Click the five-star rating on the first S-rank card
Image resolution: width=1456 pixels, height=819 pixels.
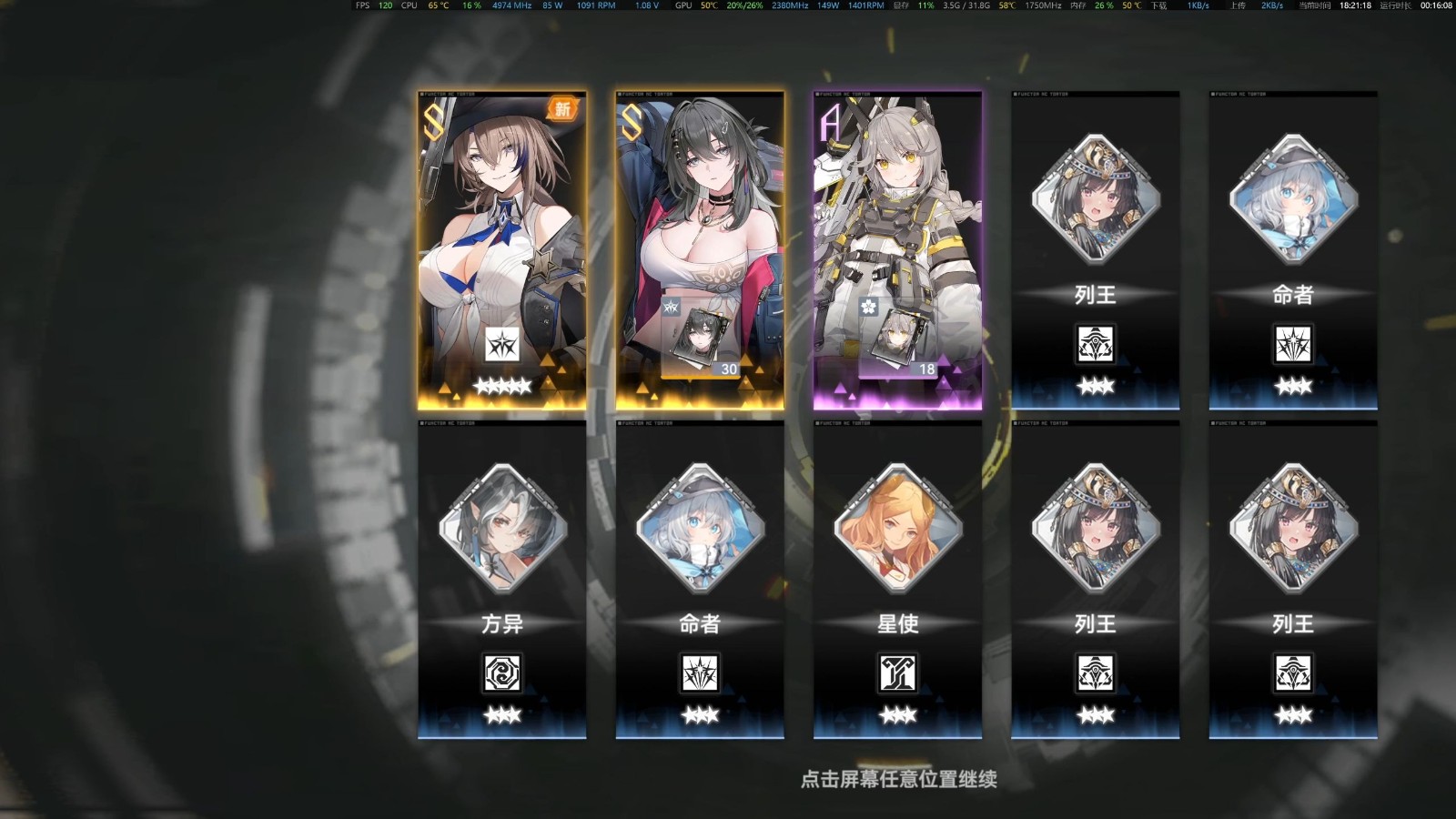(x=501, y=386)
